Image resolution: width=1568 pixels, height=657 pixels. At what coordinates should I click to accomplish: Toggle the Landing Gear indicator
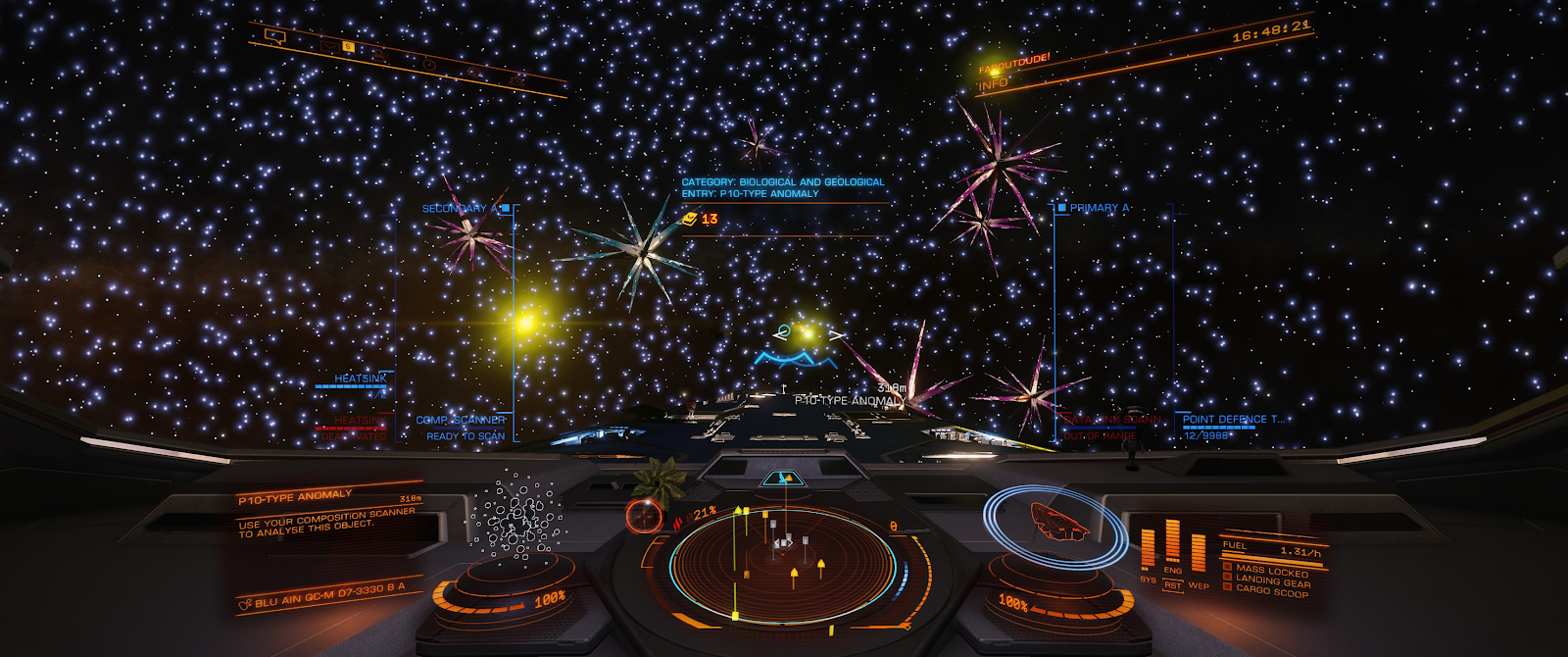1271,581
